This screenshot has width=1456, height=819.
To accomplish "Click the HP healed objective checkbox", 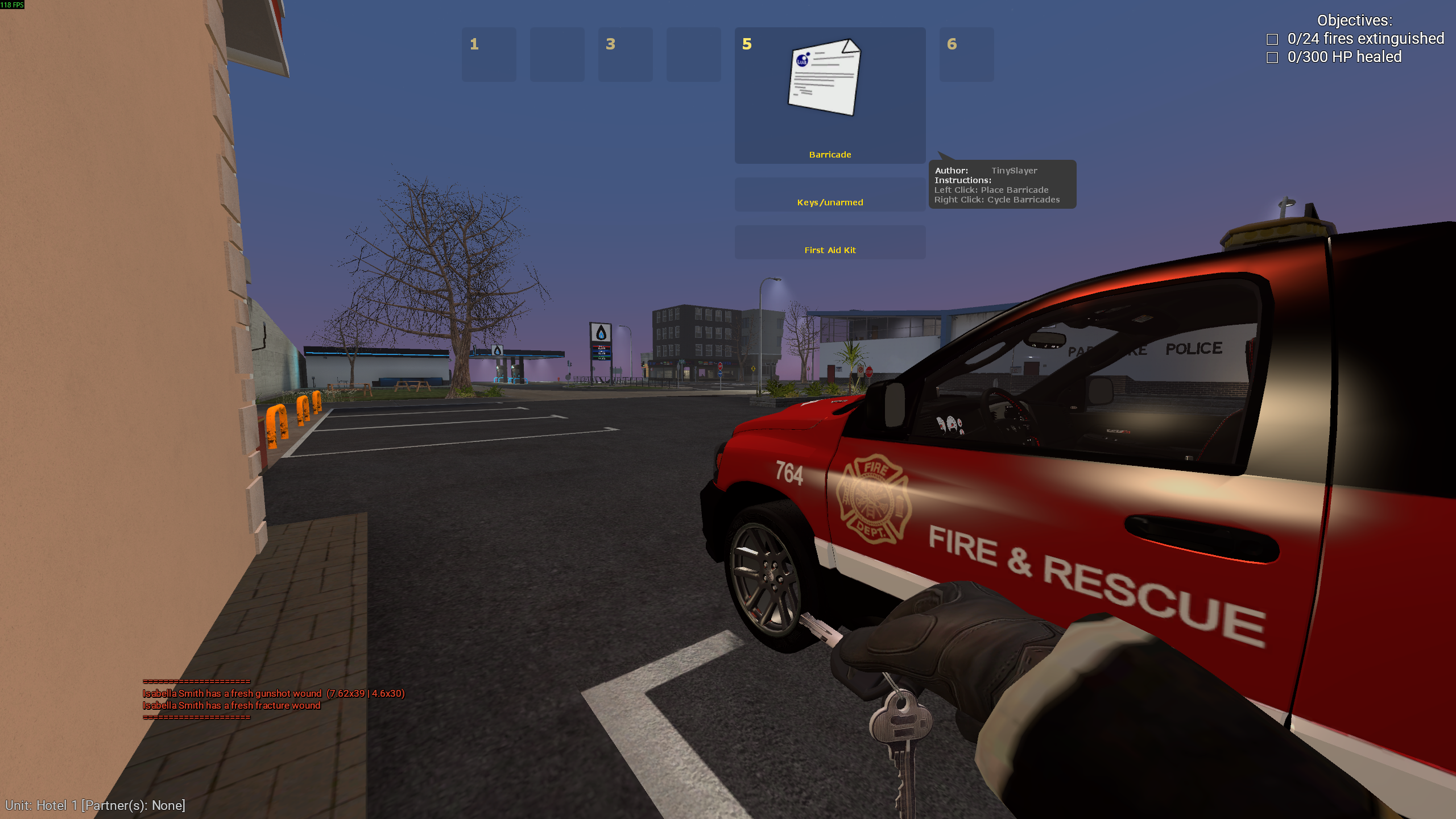I will tap(1272, 57).
